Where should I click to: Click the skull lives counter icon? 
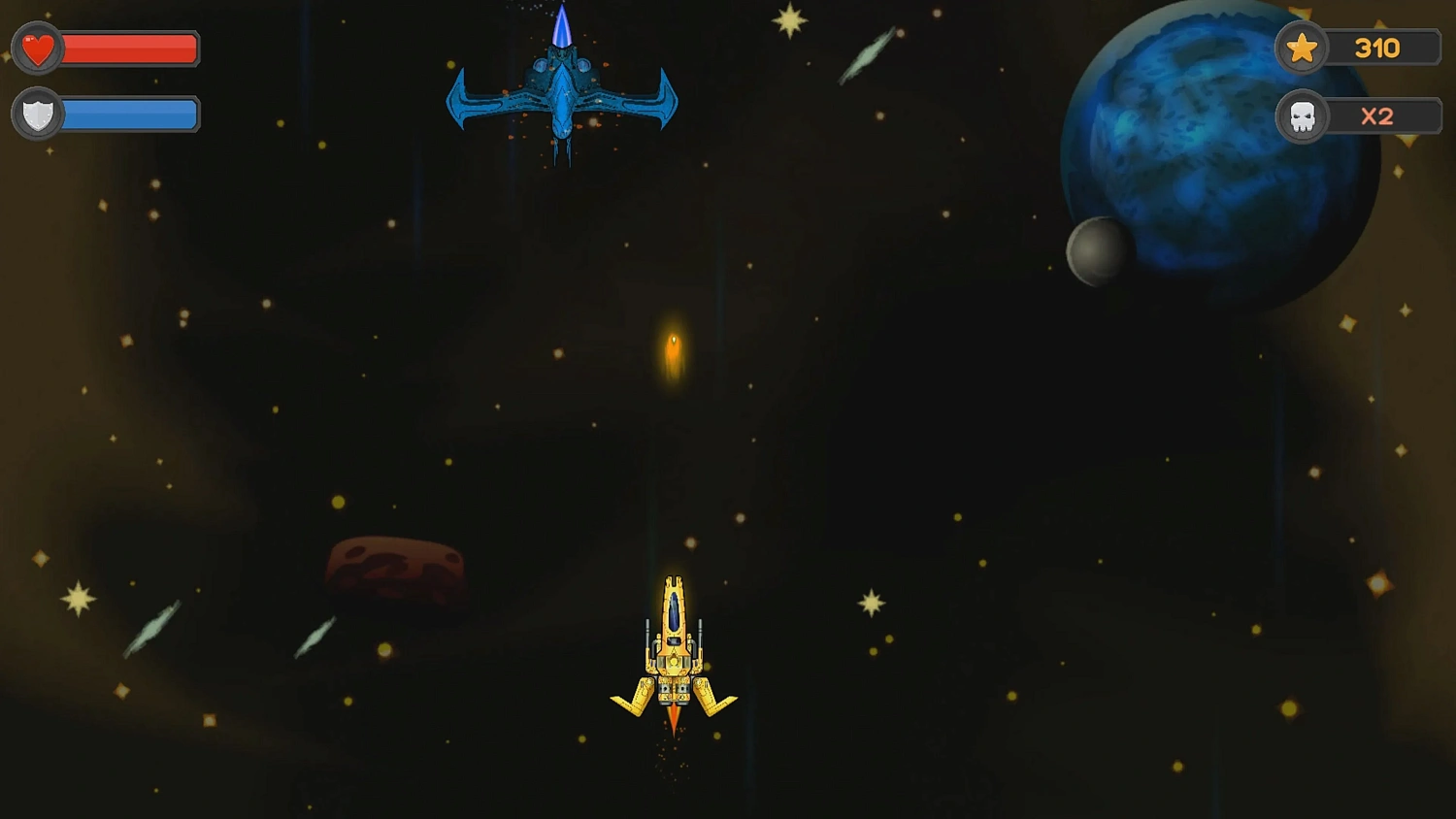coord(1302,116)
